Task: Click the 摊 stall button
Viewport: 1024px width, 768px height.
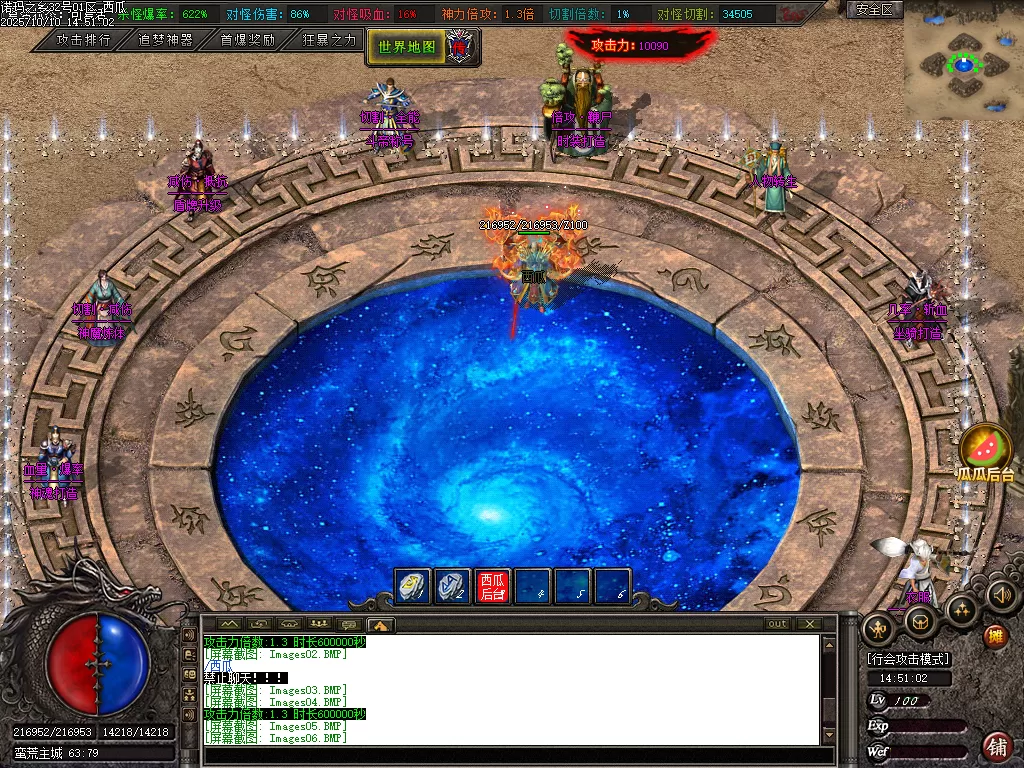Action: point(995,635)
